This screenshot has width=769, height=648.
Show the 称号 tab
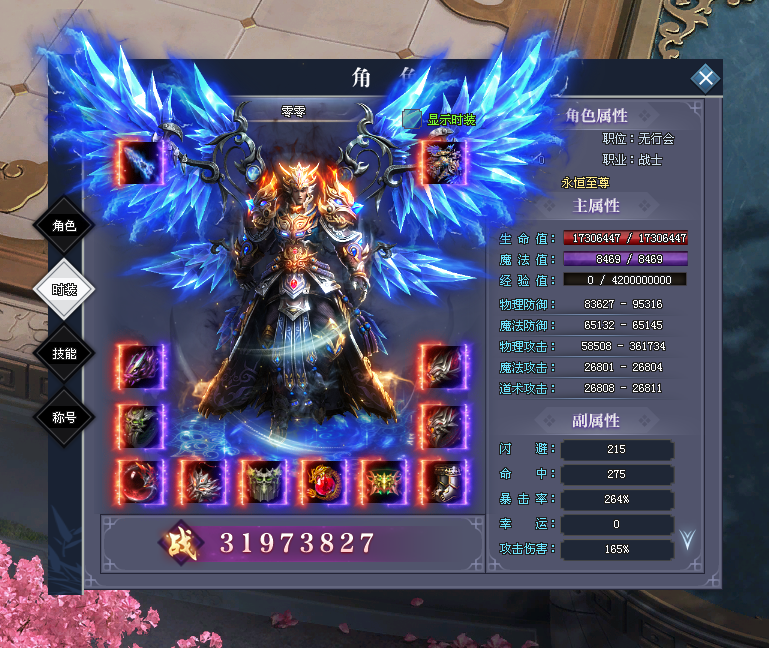(x=64, y=416)
